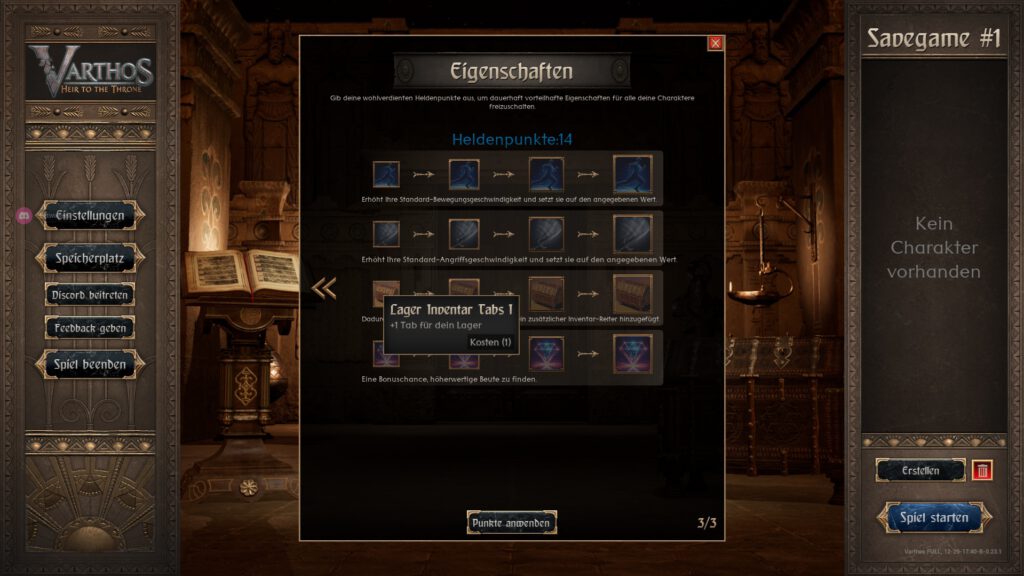Create a character with Erstellen
1024x576 pixels.
[921, 470]
